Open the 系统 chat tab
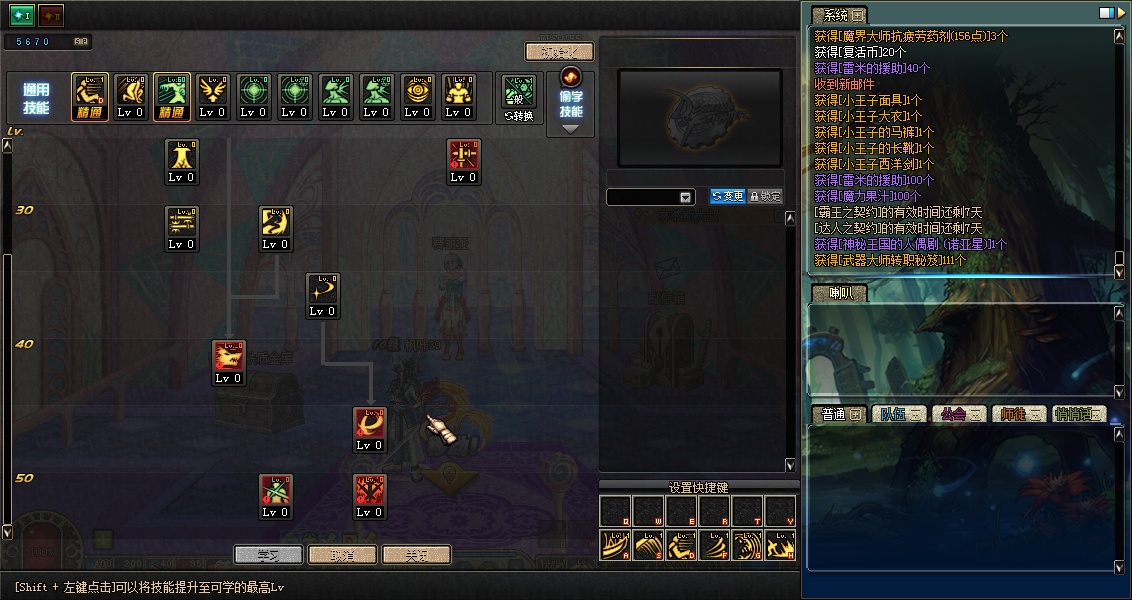This screenshot has width=1132, height=600. (x=838, y=15)
